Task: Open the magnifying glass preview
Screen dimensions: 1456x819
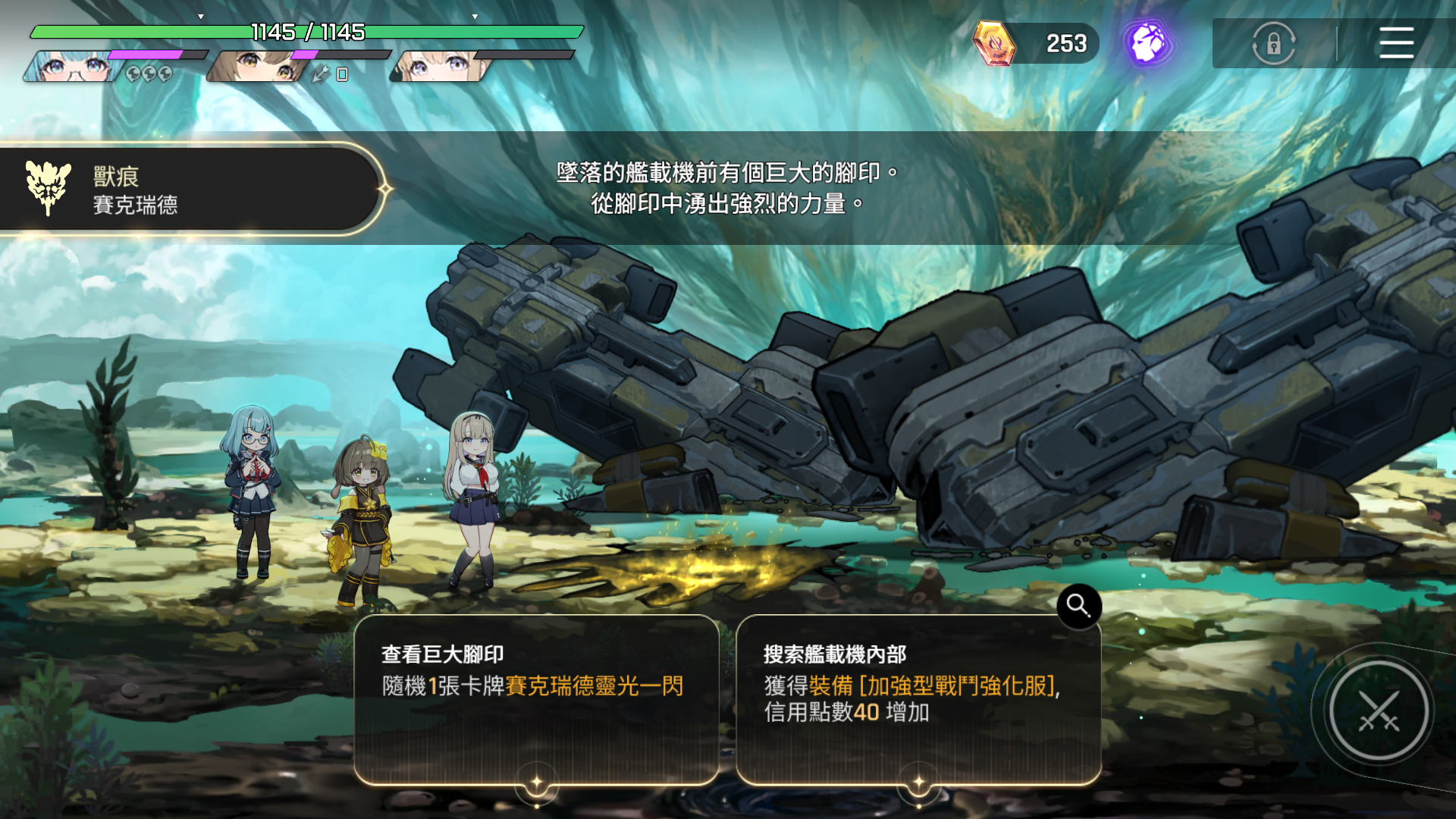Action: (x=1078, y=606)
